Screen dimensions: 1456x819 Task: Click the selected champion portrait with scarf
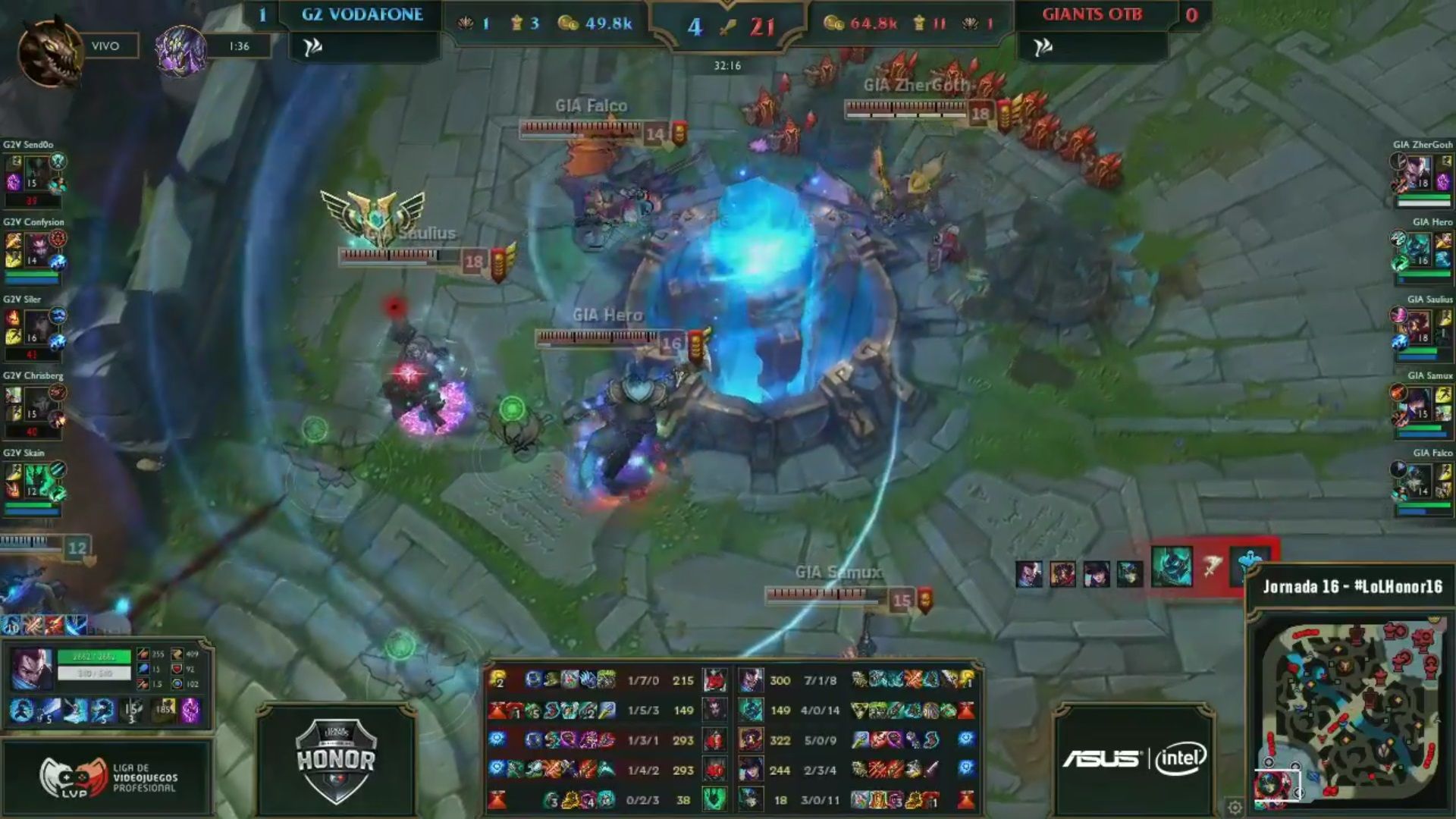[32, 670]
